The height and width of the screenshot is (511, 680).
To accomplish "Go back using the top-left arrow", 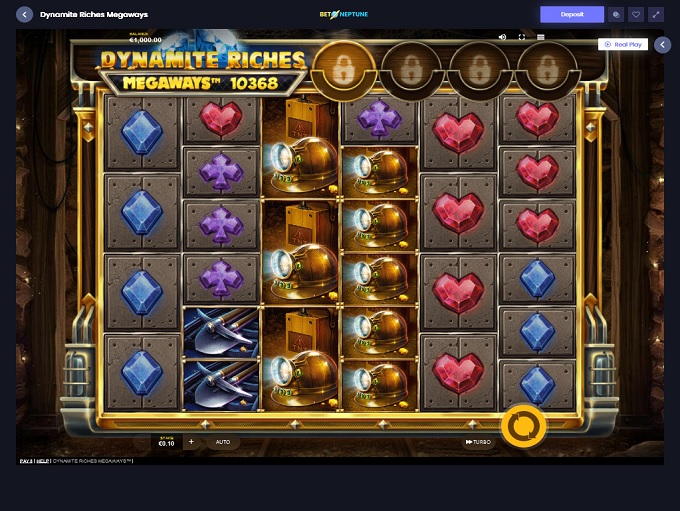I will [x=25, y=15].
